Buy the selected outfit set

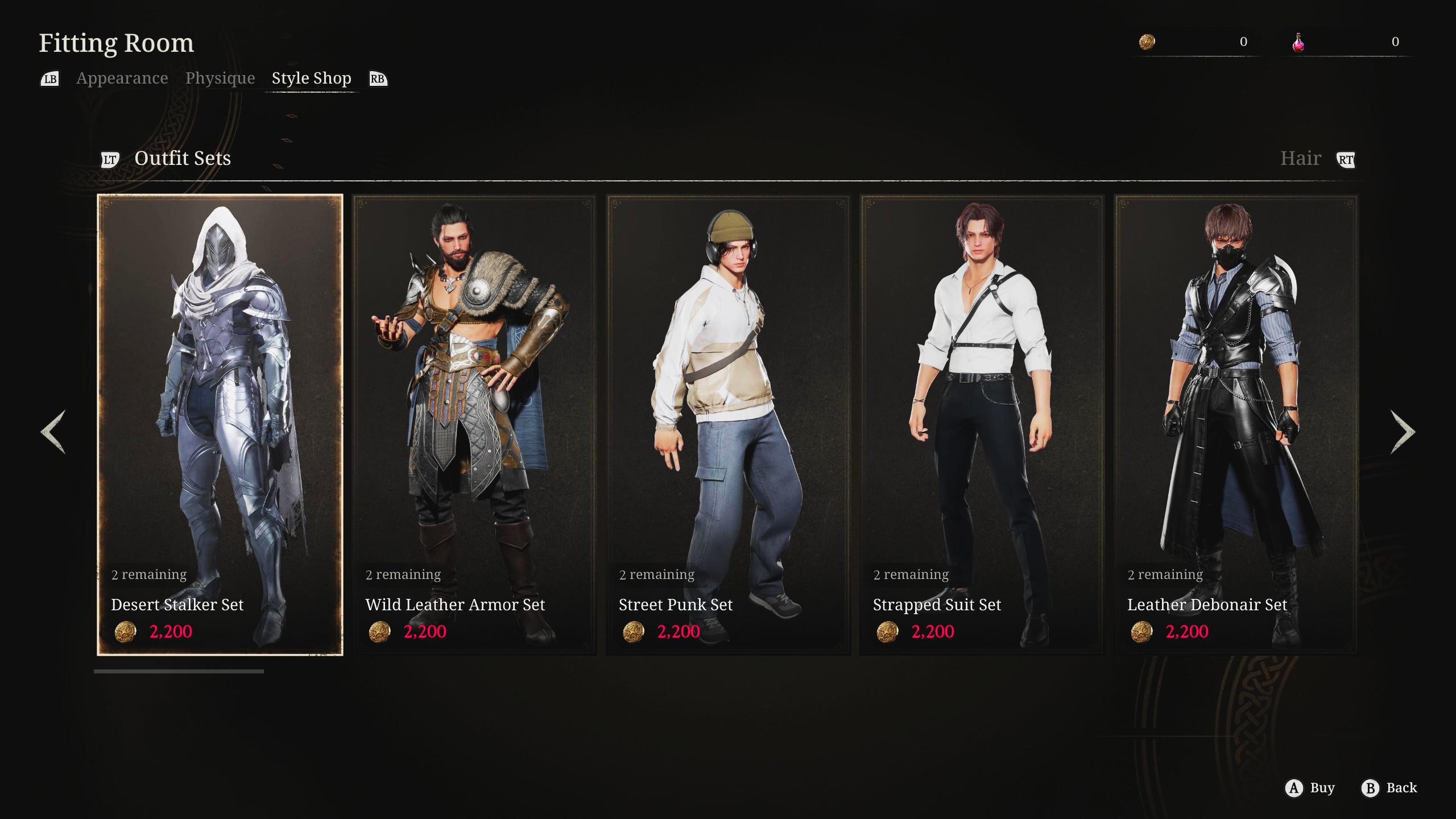(x=1310, y=788)
